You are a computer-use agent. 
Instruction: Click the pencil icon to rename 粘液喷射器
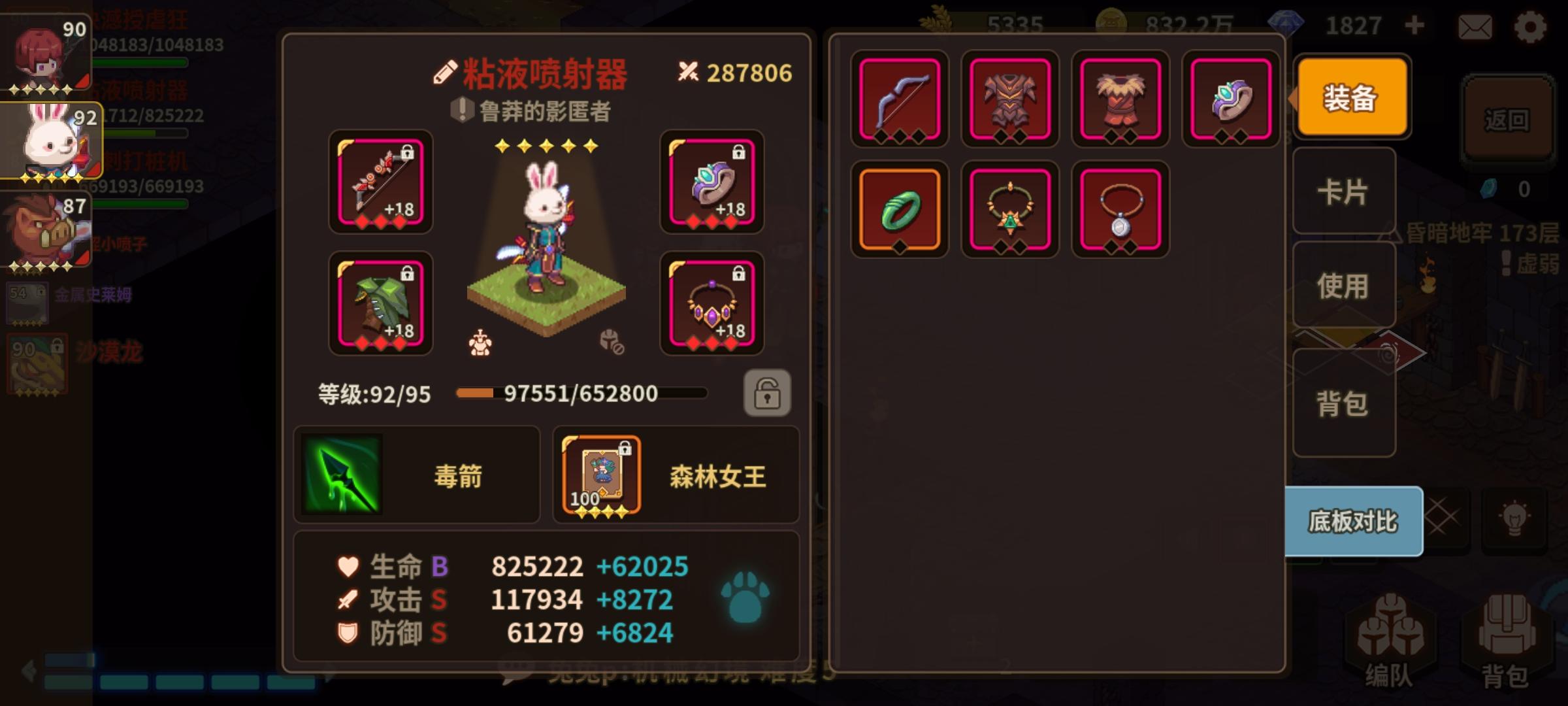tap(447, 72)
